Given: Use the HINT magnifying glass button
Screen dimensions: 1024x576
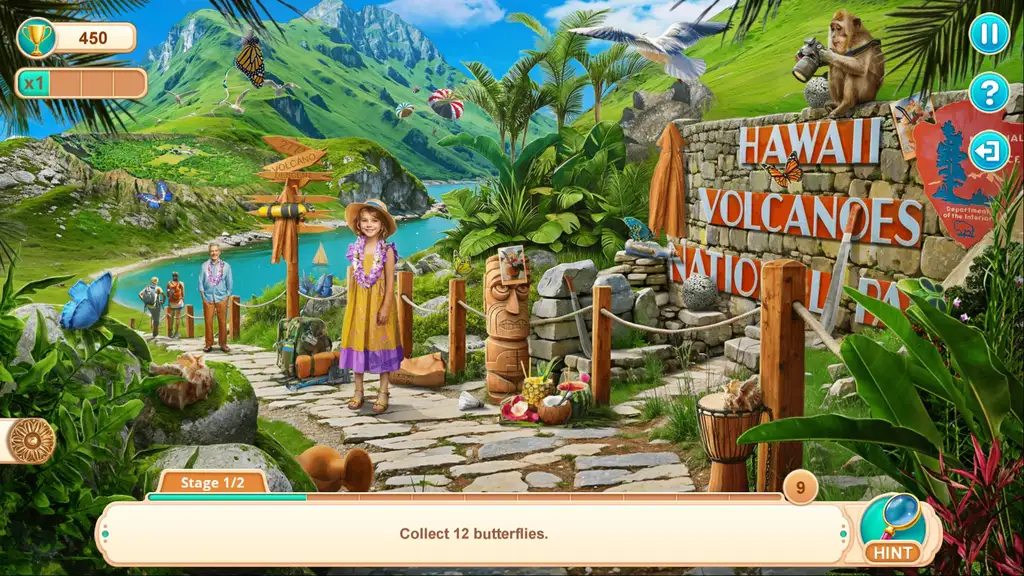Looking at the screenshot, I should 891,529.
